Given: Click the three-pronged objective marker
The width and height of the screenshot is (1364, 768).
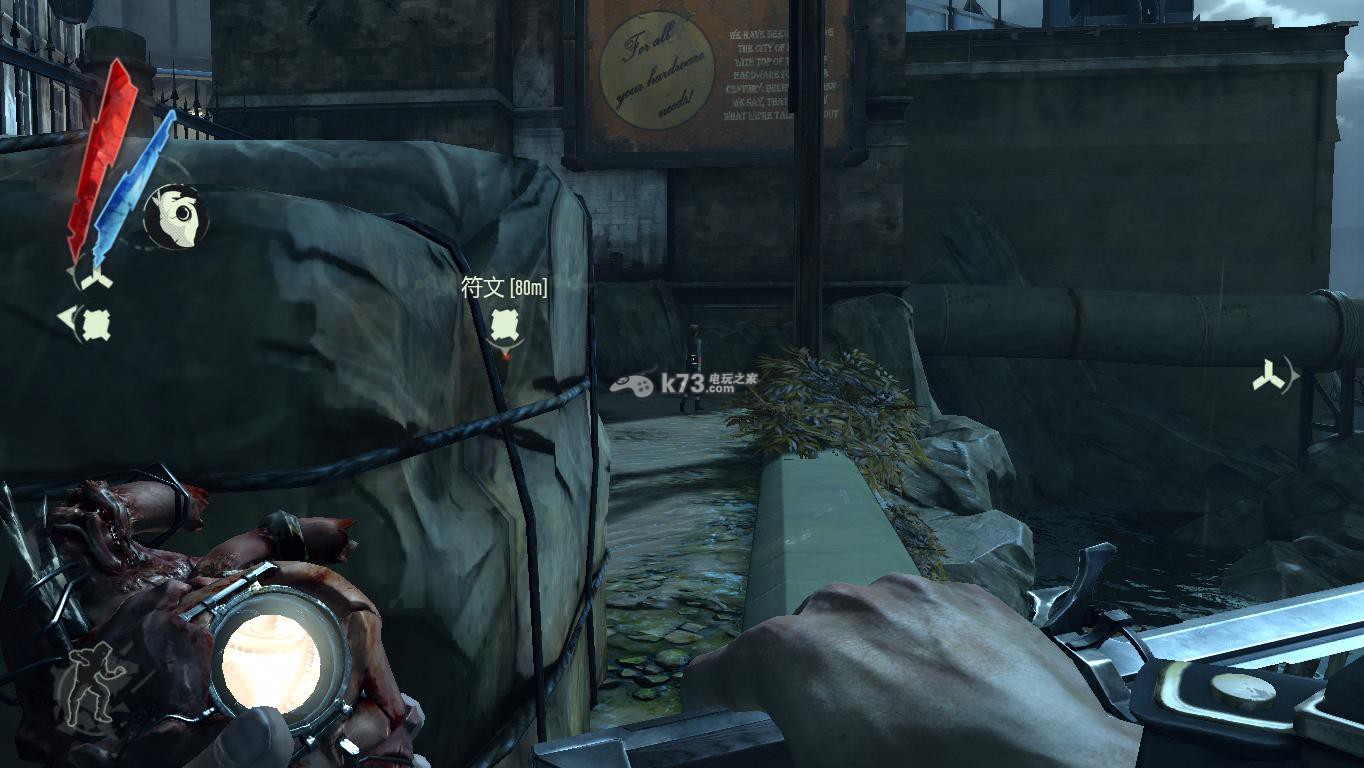Looking at the screenshot, I should tap(1272, 376).
